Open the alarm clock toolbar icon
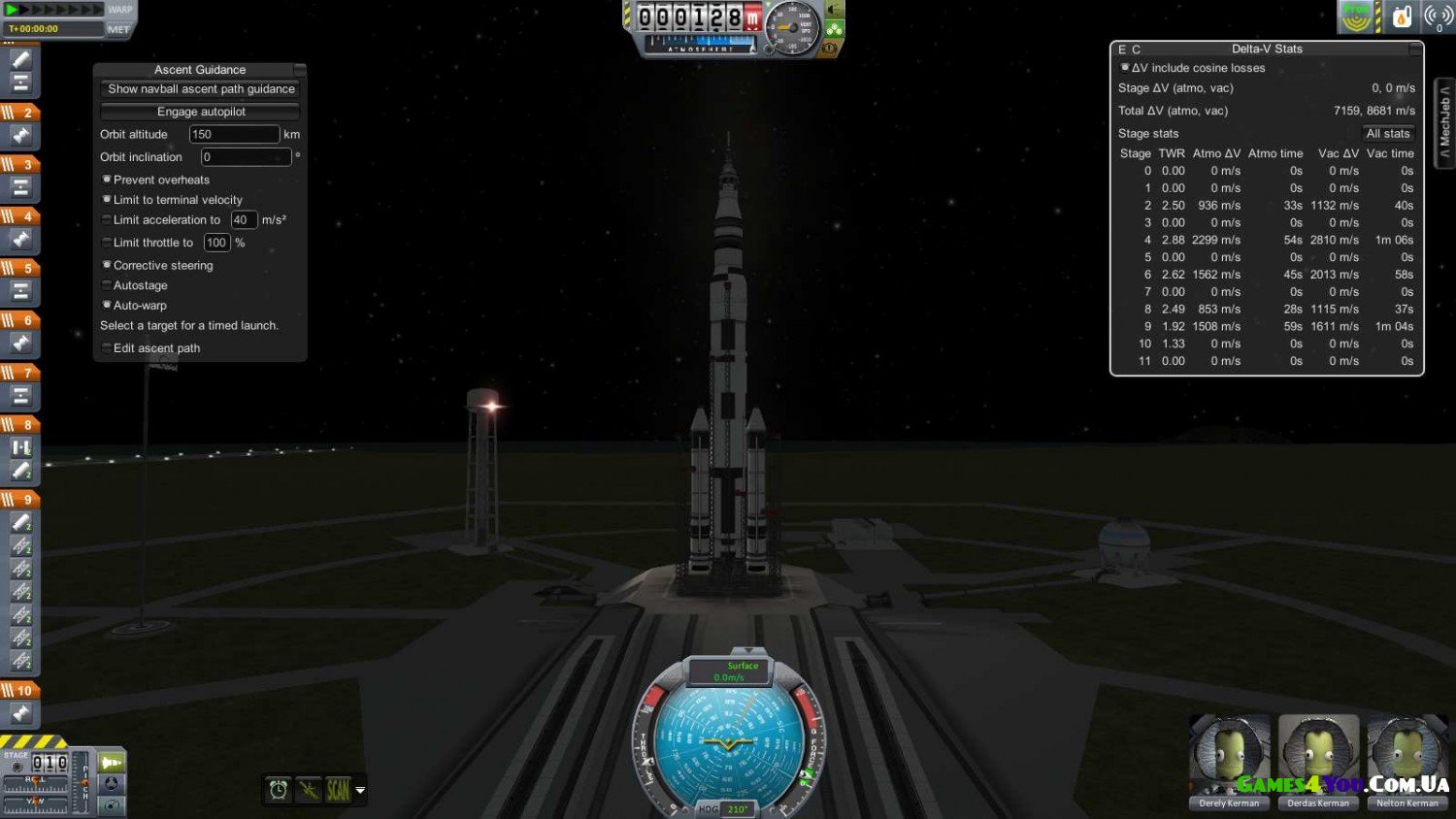Viewport: 1456px width, 819px height. [x=279, y=790]
